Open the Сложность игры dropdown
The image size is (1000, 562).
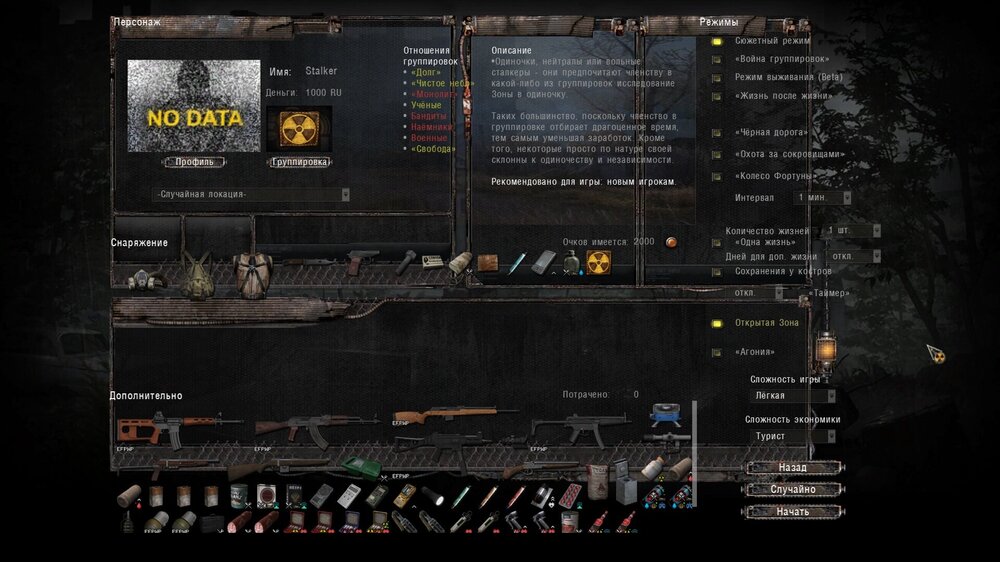click(x=794, y=396)
